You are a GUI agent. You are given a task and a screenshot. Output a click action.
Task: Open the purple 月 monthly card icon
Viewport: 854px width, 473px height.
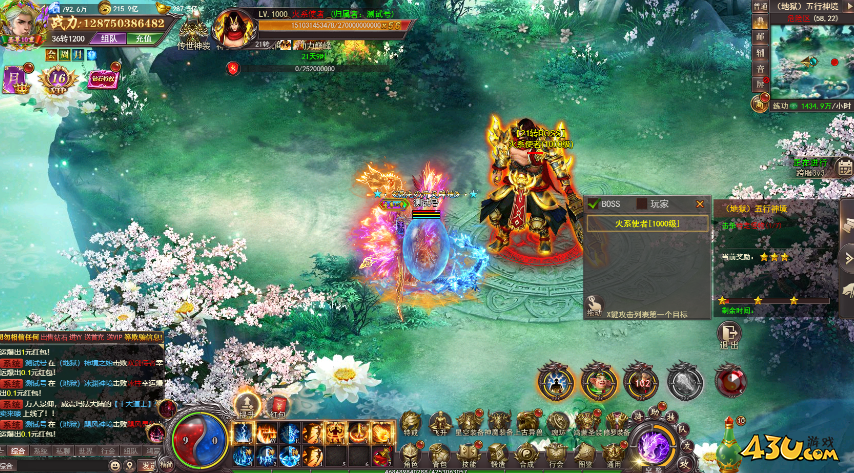tap(19, 79)
